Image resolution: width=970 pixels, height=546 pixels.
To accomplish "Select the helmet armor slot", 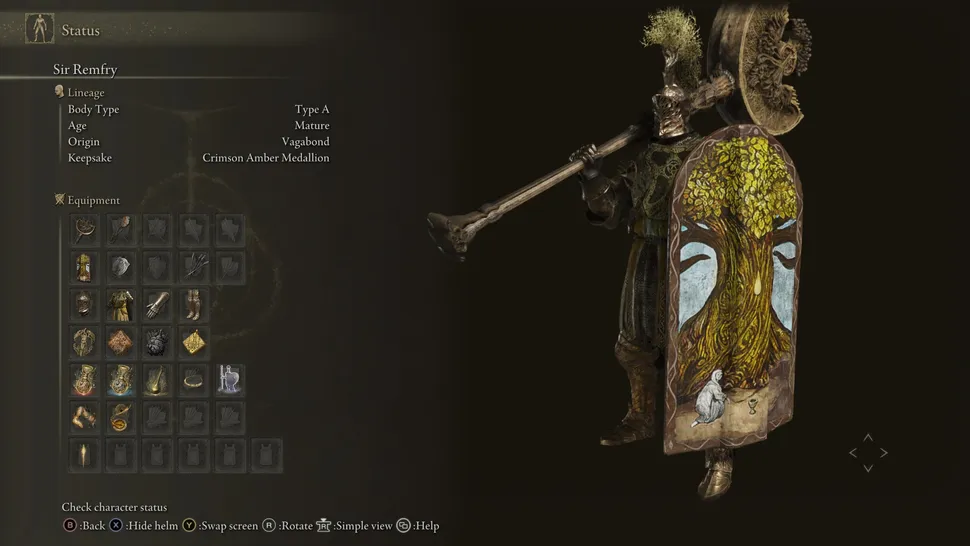I will (85, 304).
